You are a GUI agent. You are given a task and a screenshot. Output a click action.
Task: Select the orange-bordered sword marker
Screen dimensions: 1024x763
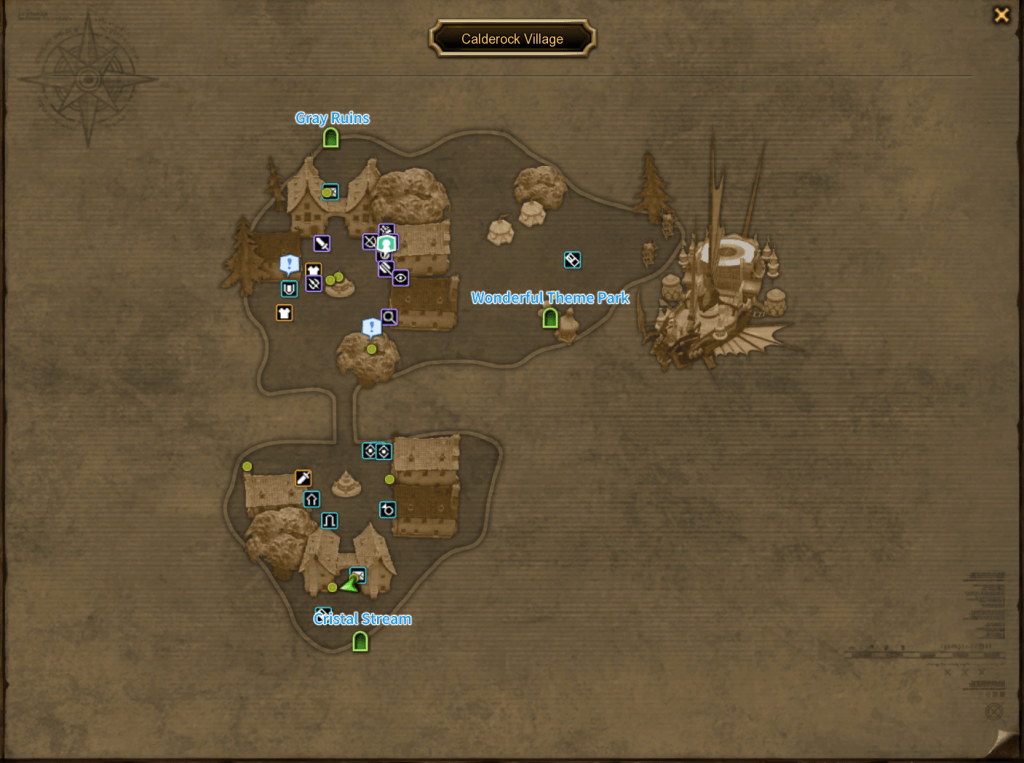pos(303,478)
